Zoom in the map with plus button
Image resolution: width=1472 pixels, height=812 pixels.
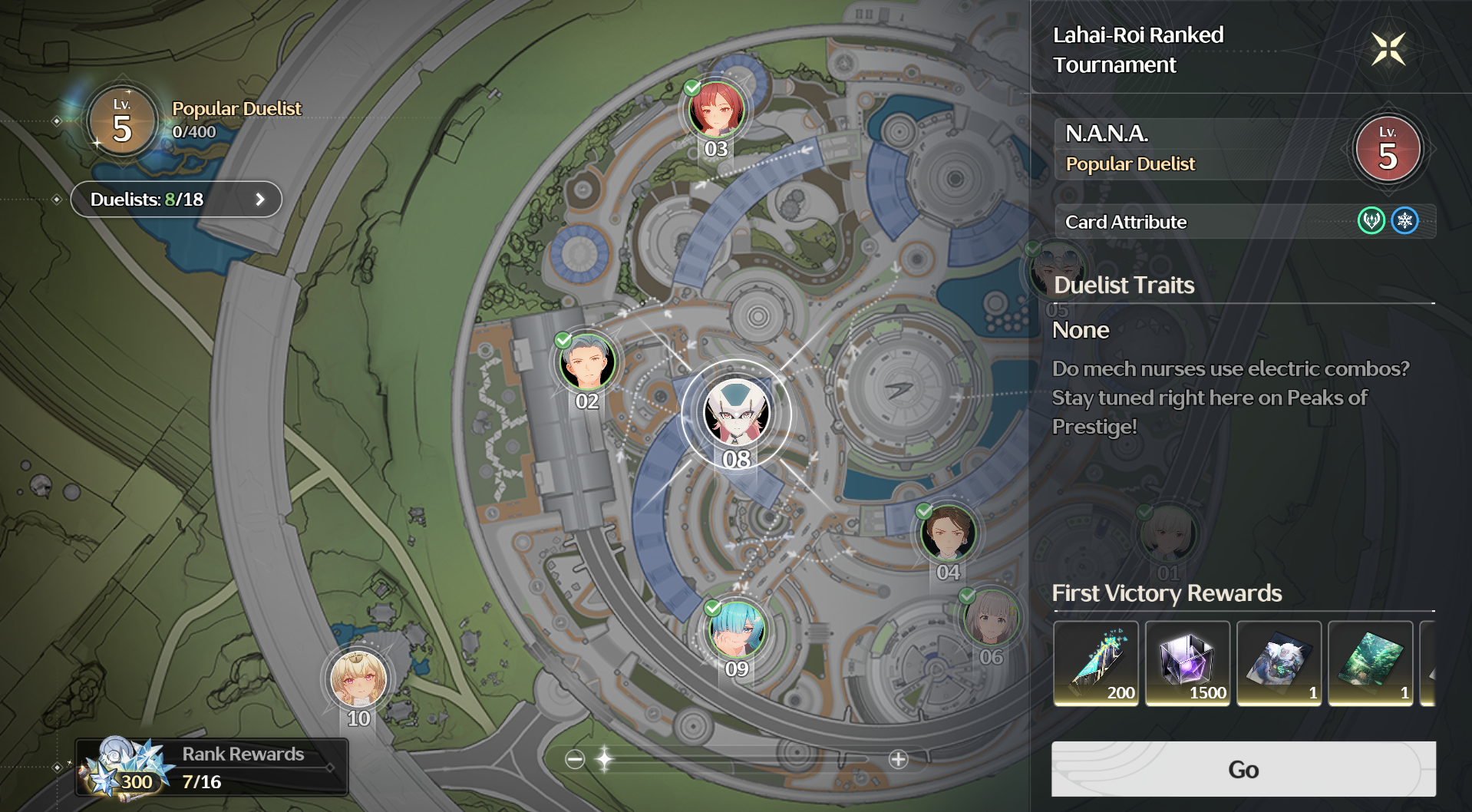click(x=898, y=759)
